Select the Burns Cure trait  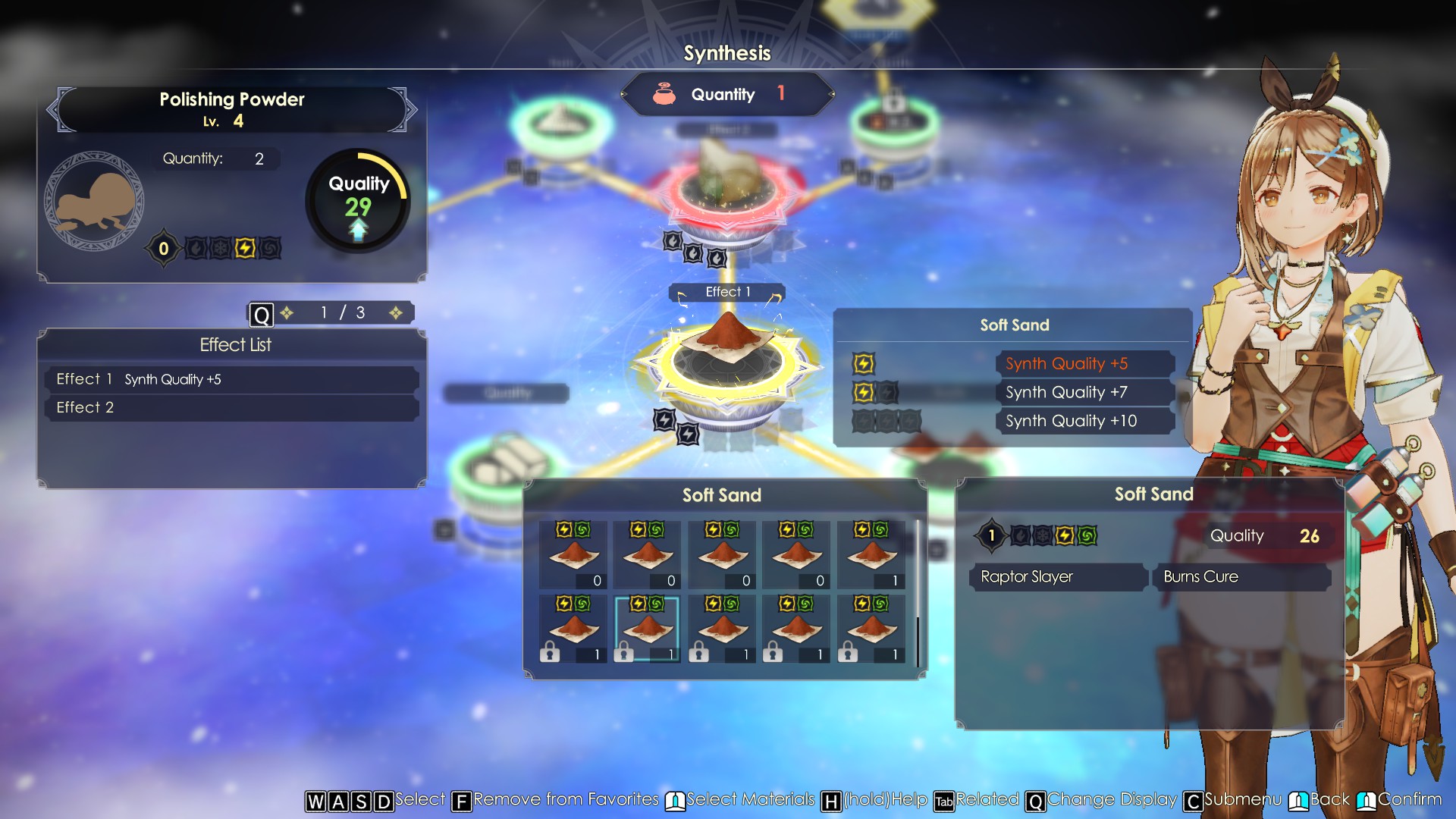tap(1241, 577)
